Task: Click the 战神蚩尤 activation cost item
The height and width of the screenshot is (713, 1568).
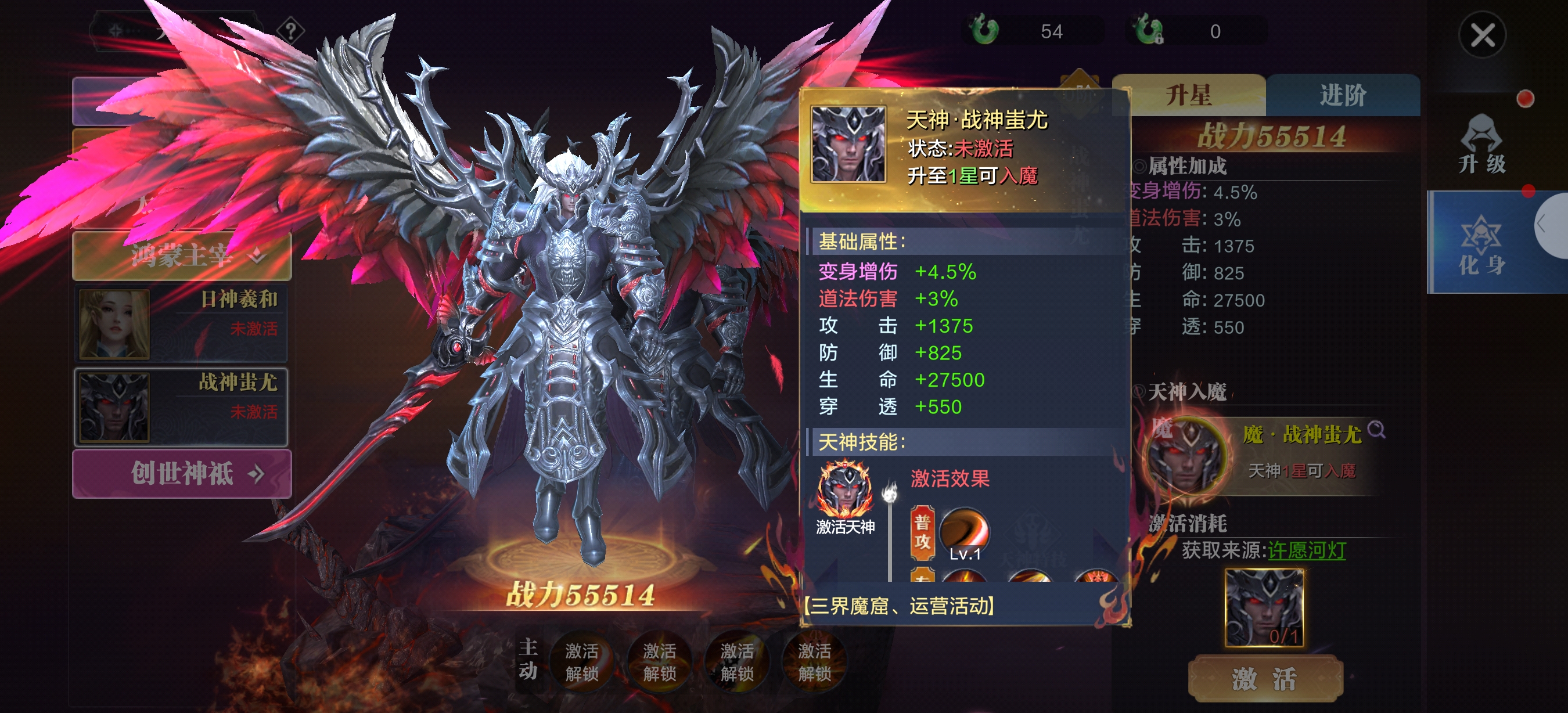Action: coord(1264,607)
